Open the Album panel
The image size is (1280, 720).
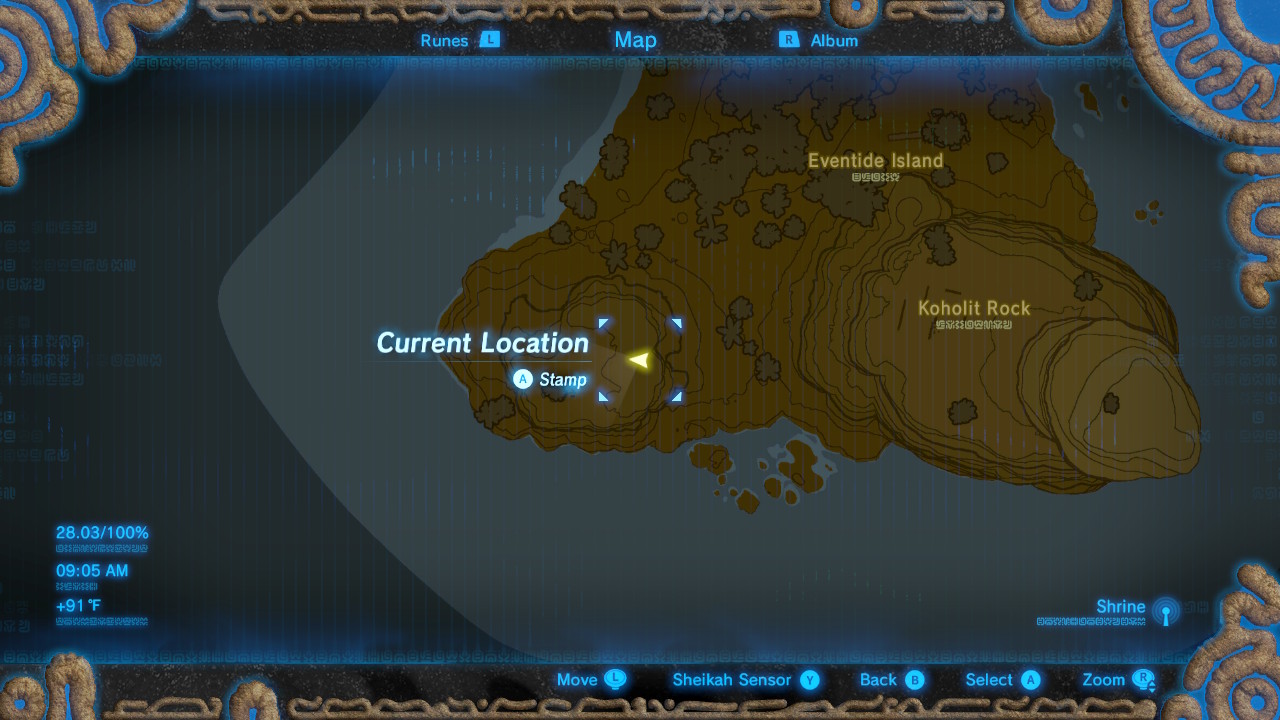coord(833,40)
